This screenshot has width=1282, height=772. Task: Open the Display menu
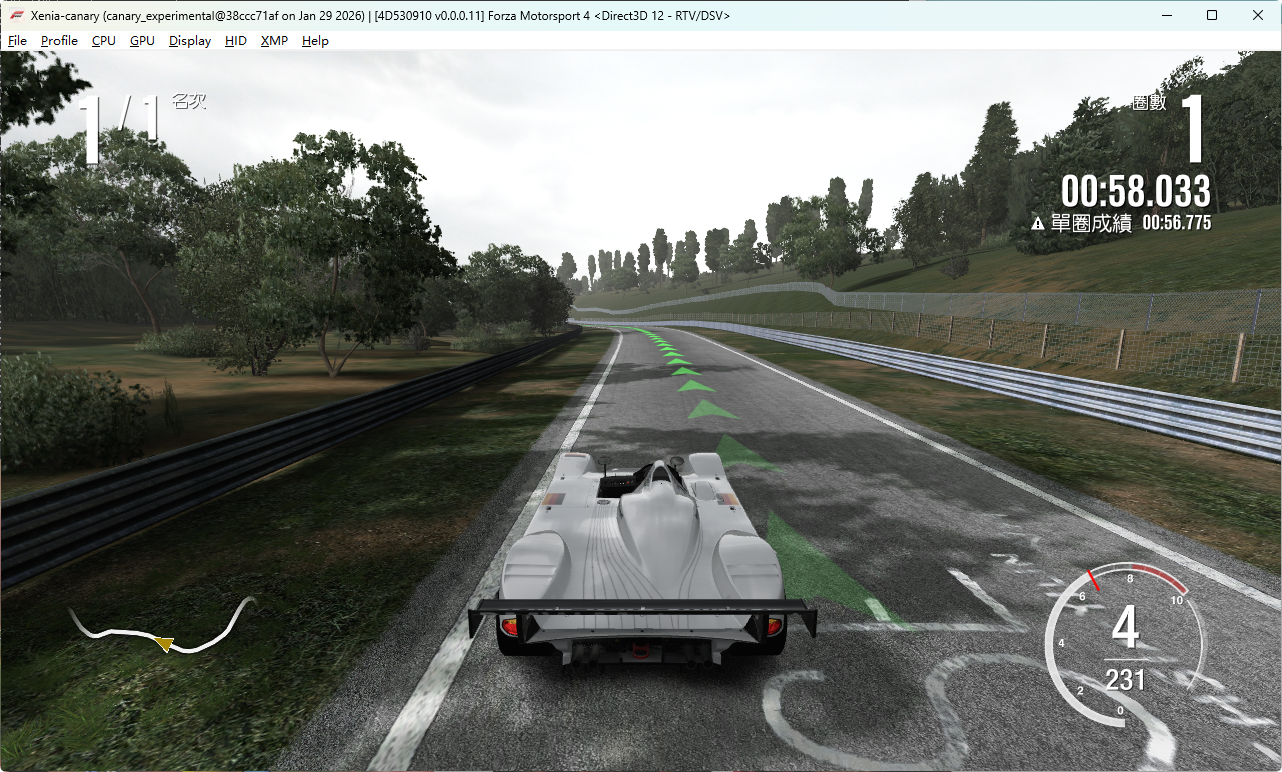pos(190,41)
